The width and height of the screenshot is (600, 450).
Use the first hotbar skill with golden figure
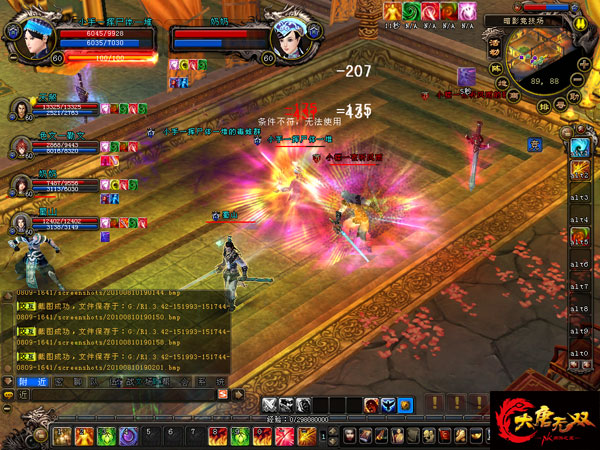point(61,436)
